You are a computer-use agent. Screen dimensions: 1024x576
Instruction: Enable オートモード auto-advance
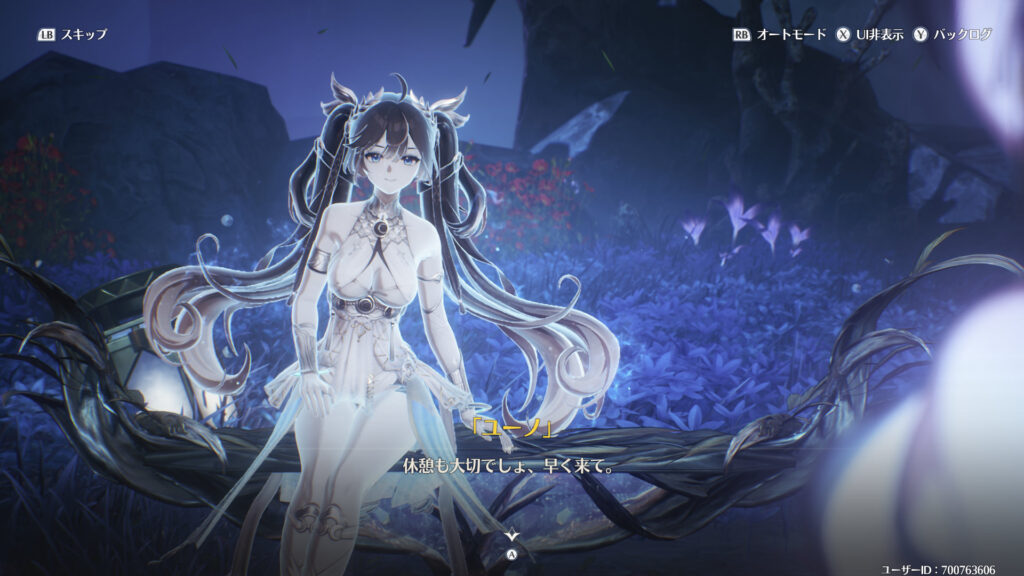[780, 34]
